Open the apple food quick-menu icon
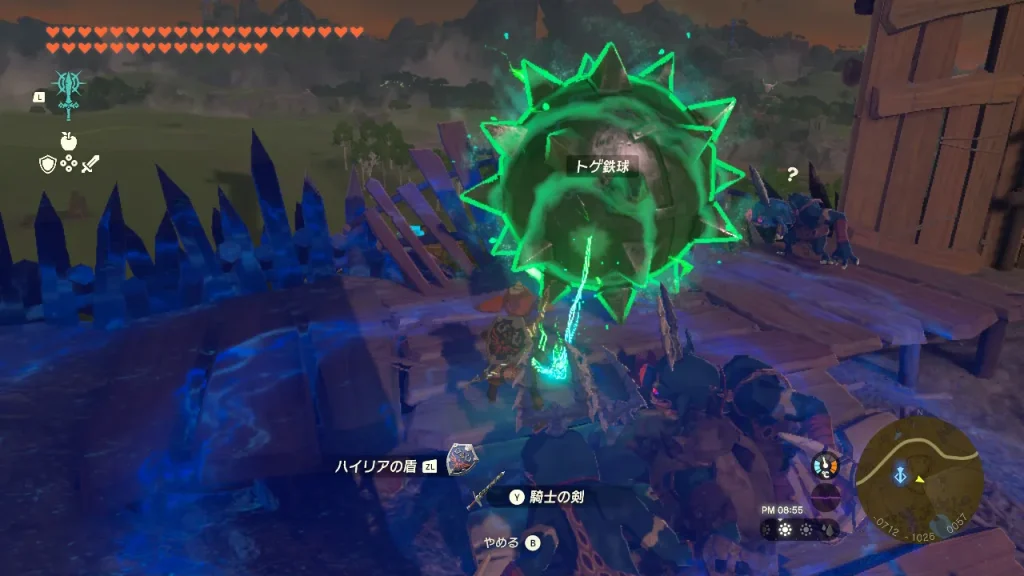The height and width of the screenshot is (576, 1024). (x=69, y=140)
